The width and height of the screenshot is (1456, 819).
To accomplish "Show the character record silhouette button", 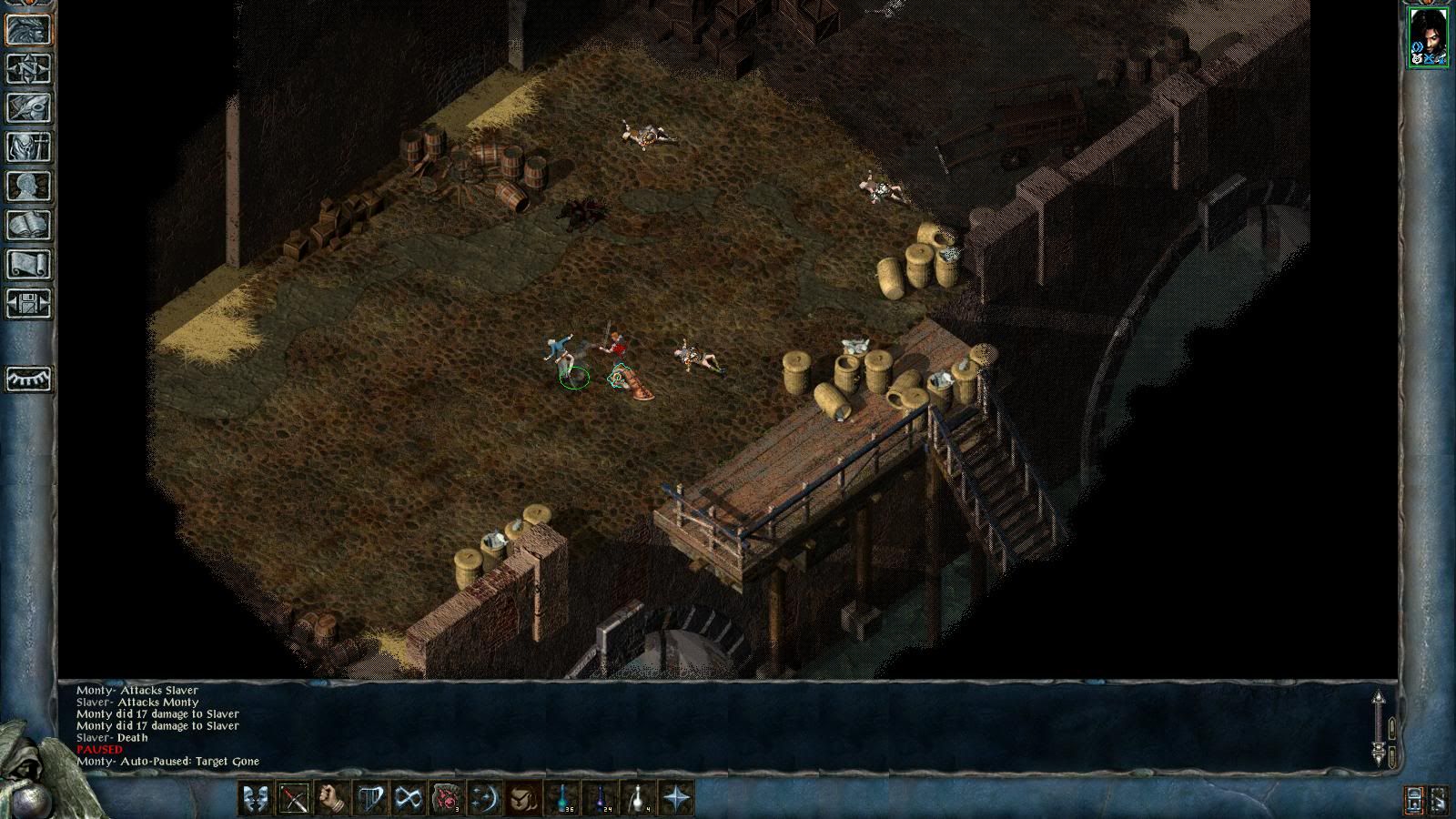I will pos(29,186).
